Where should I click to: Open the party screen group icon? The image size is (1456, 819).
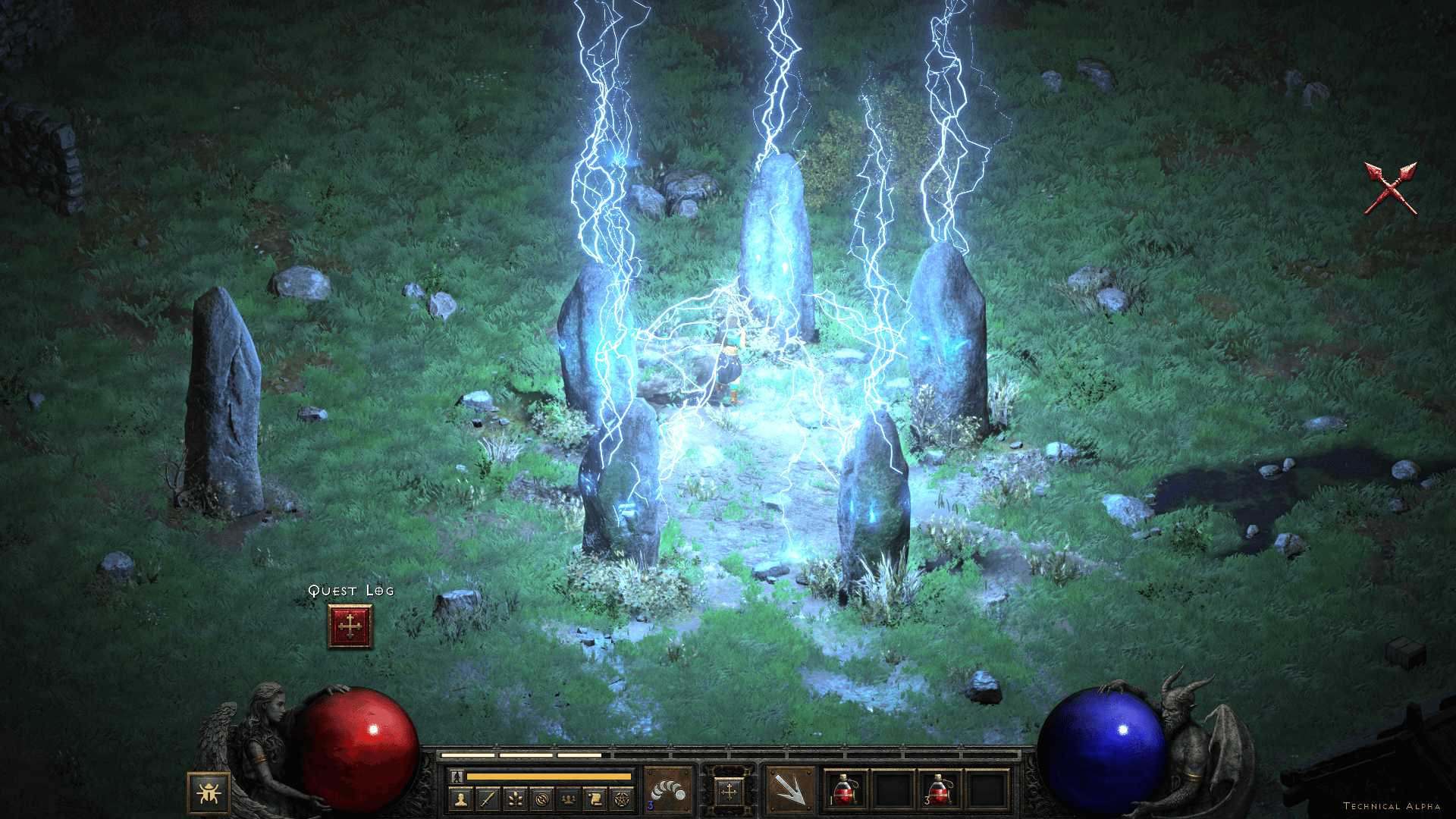pos(569,799)
